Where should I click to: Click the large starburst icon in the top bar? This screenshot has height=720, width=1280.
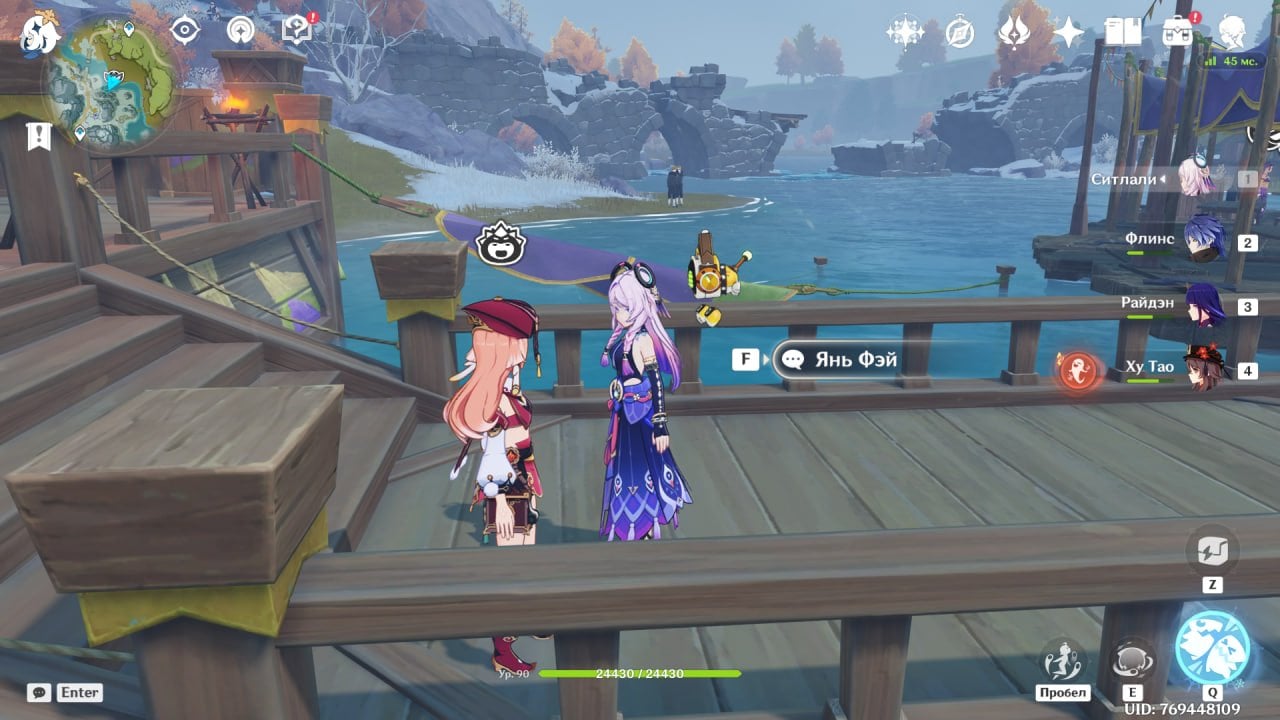[905, 32]
